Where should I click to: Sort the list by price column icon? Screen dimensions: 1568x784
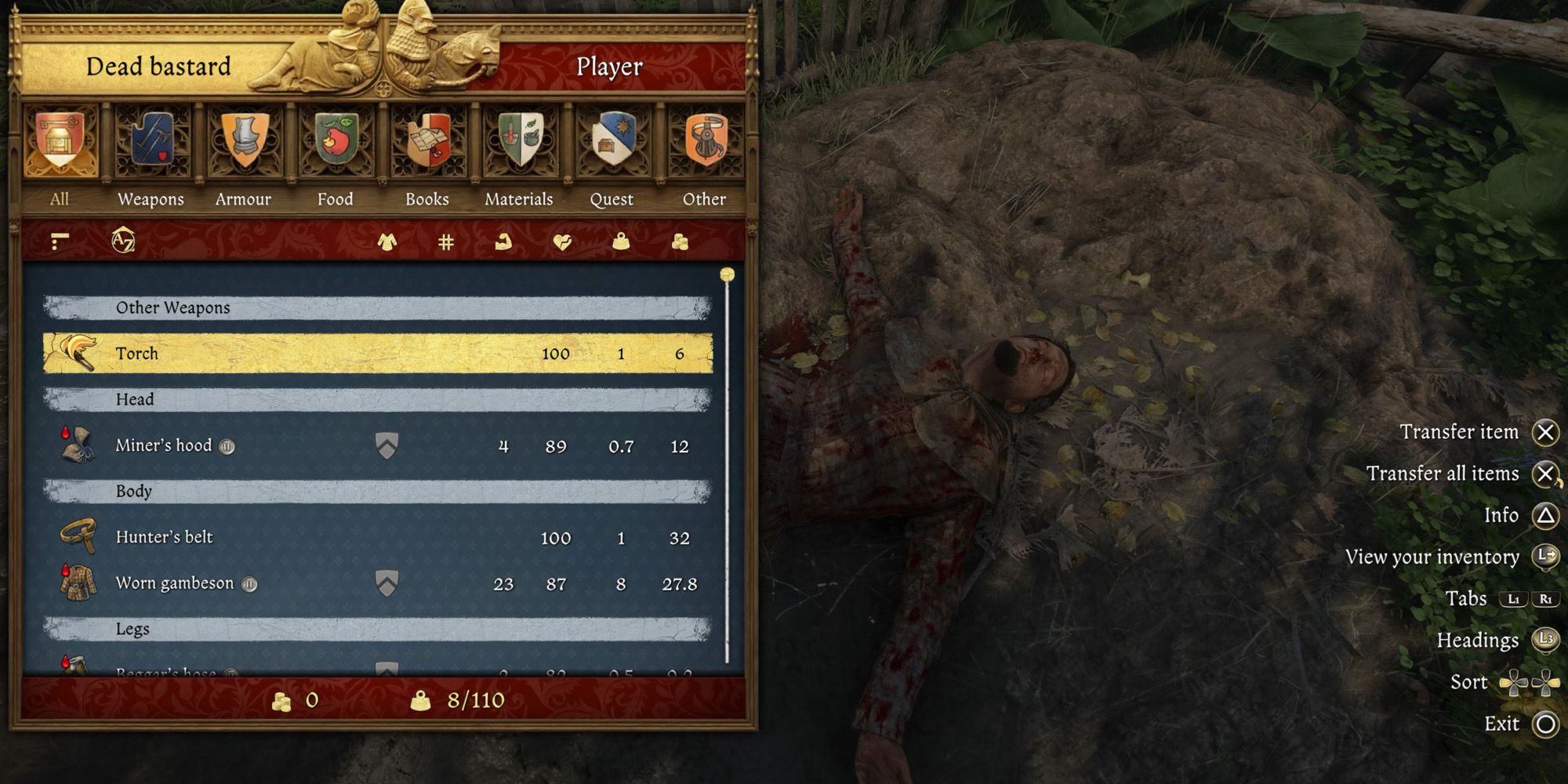tap(680, 242)
